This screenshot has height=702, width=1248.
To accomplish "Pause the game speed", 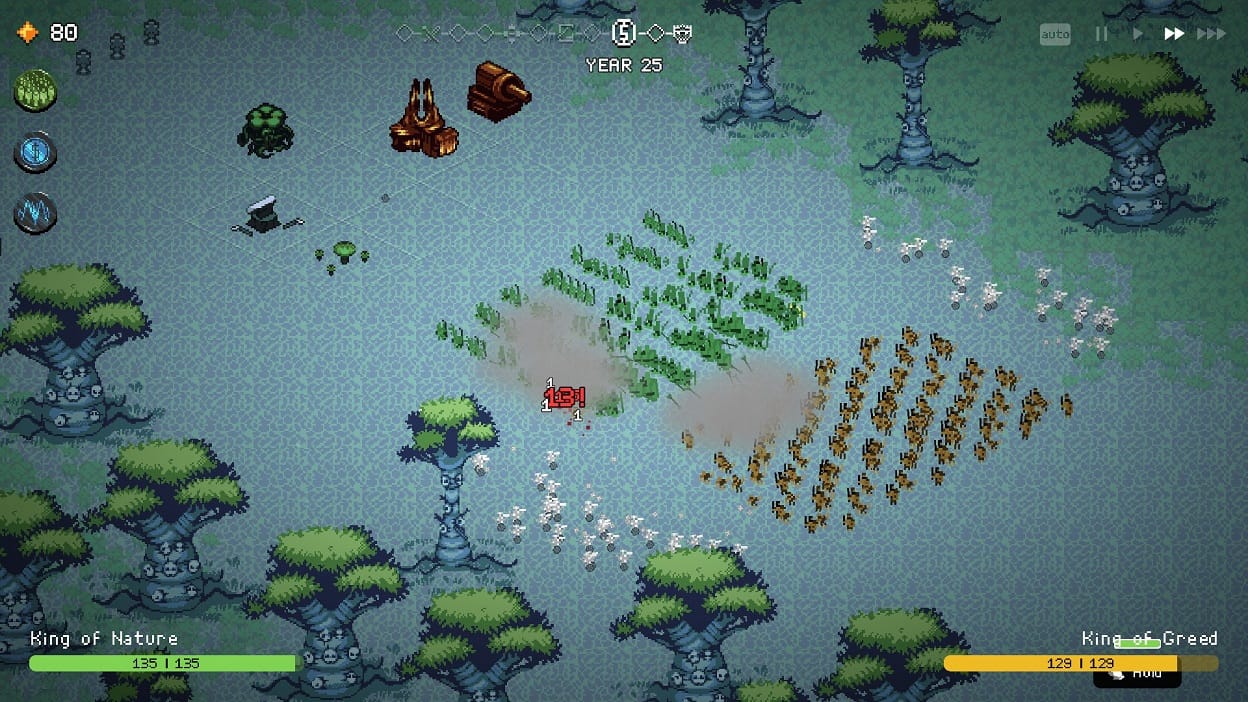I will (x=1101, y=34).
